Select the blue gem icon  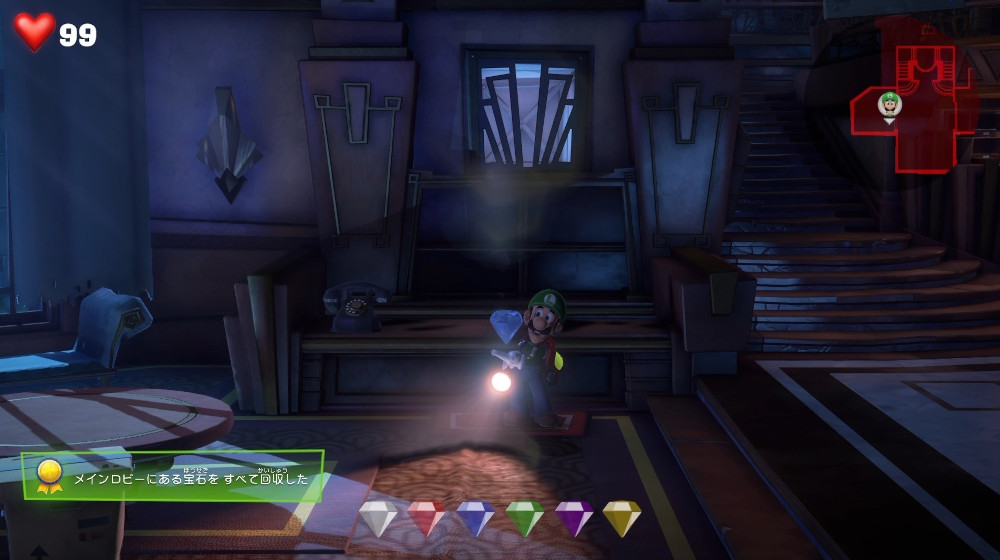coord(476,518)
